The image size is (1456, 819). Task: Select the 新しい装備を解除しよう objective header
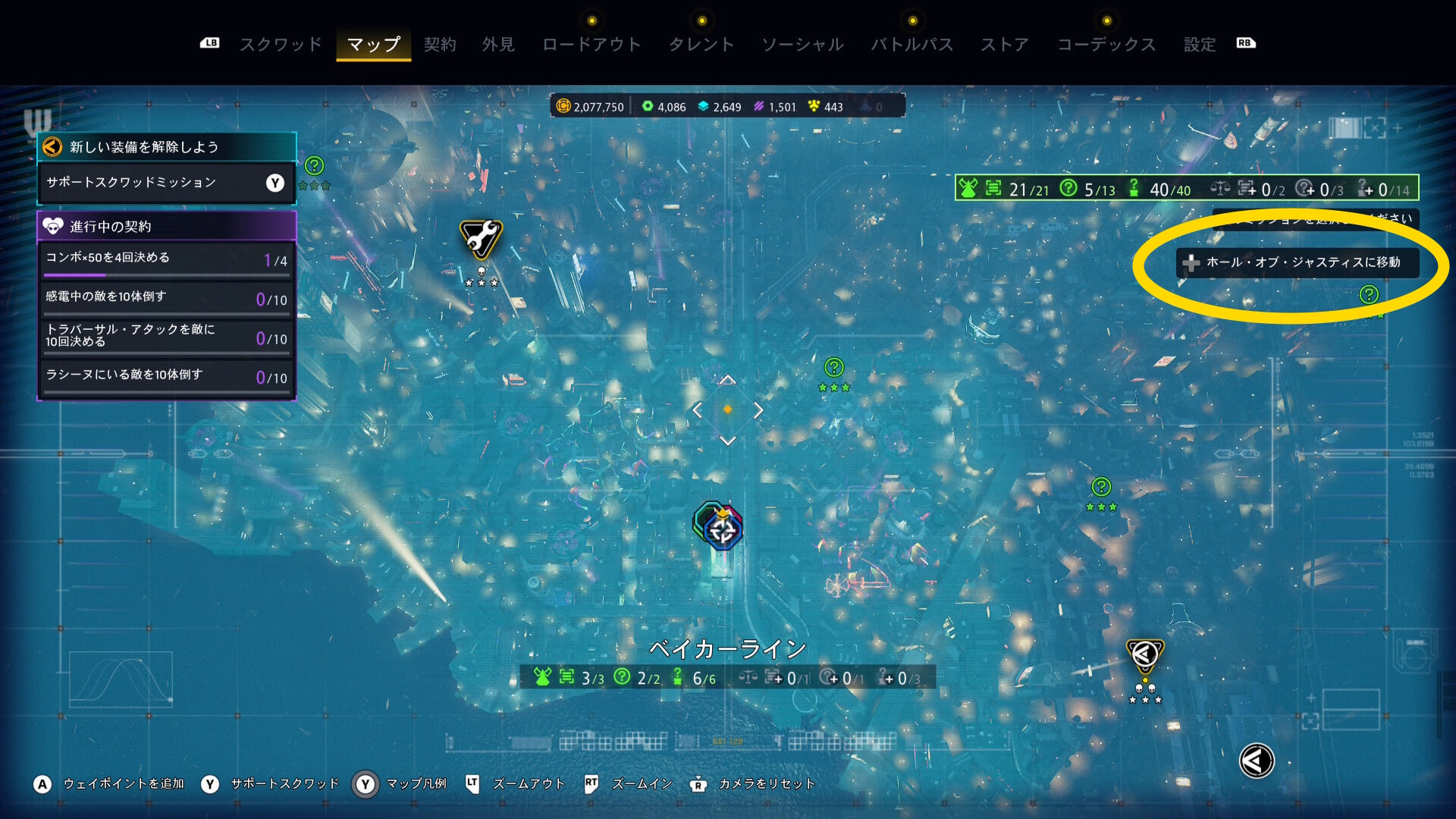(166, 147)
